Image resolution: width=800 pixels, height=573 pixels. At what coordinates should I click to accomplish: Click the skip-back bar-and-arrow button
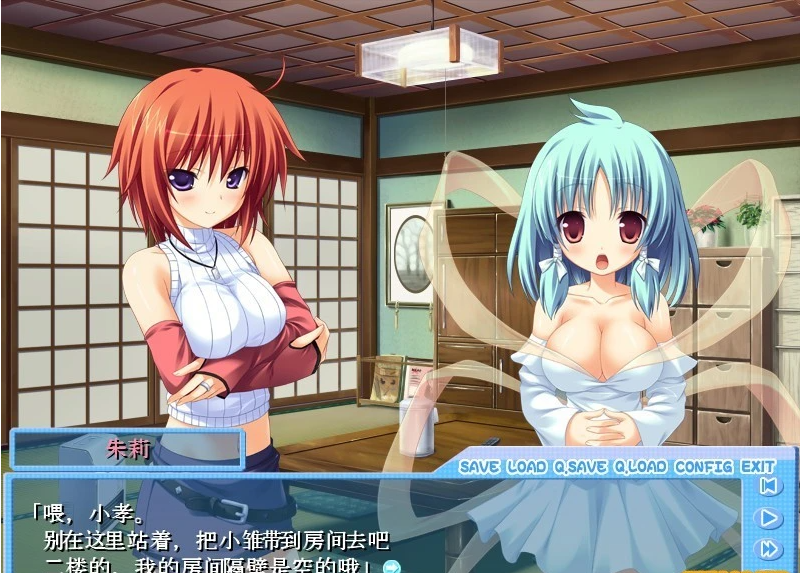click(x=768, y=487)
